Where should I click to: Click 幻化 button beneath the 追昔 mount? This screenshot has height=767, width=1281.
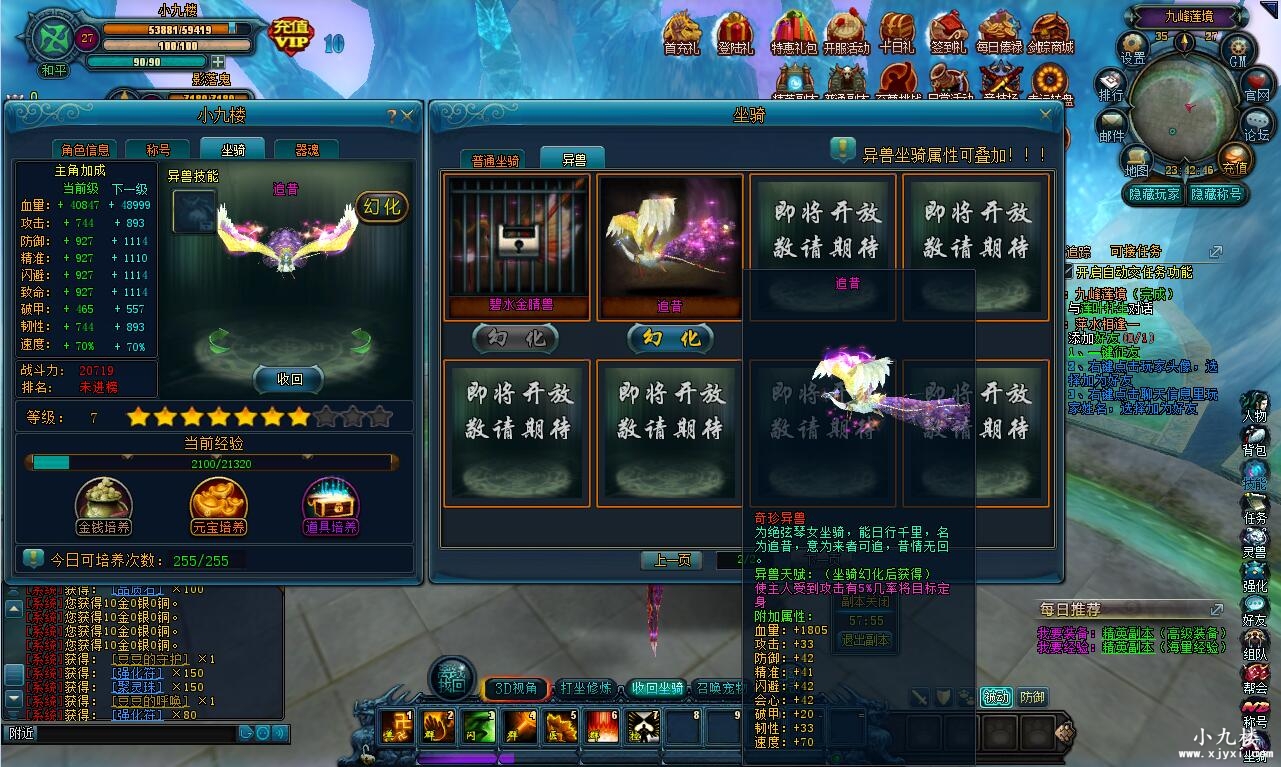[670, 339]
